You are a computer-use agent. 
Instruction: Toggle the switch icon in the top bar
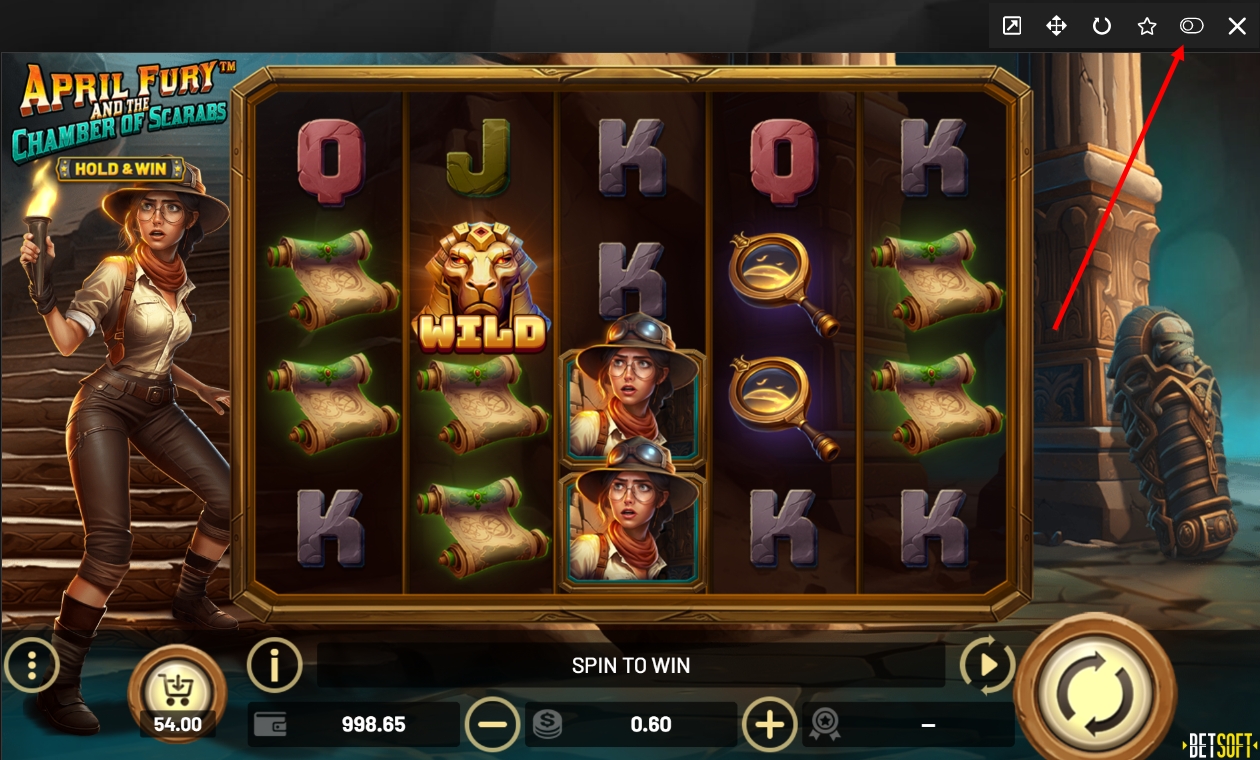pos(1191,27)
